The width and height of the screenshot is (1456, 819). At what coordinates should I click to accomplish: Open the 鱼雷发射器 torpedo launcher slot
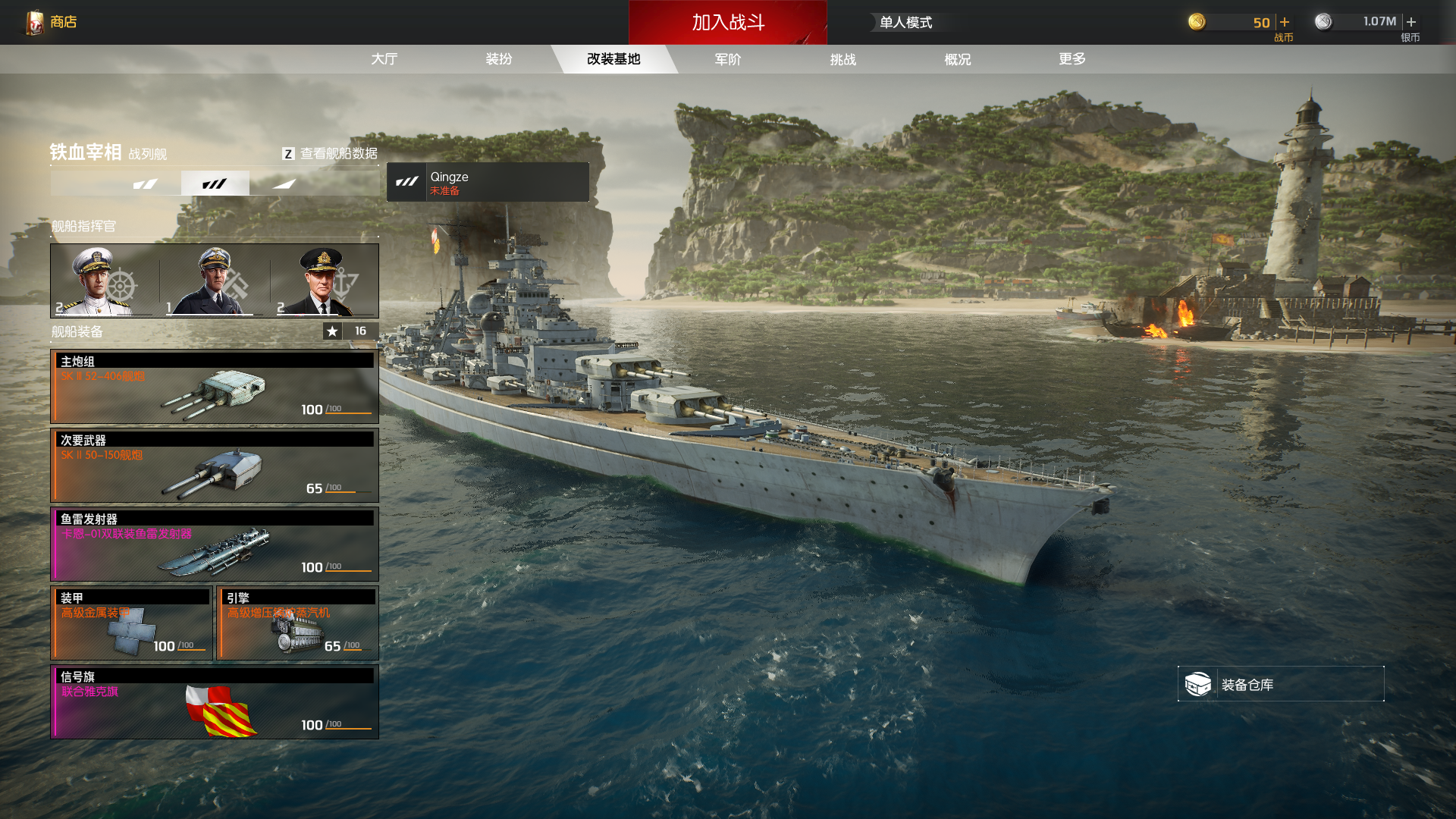(x=215, y=544)
